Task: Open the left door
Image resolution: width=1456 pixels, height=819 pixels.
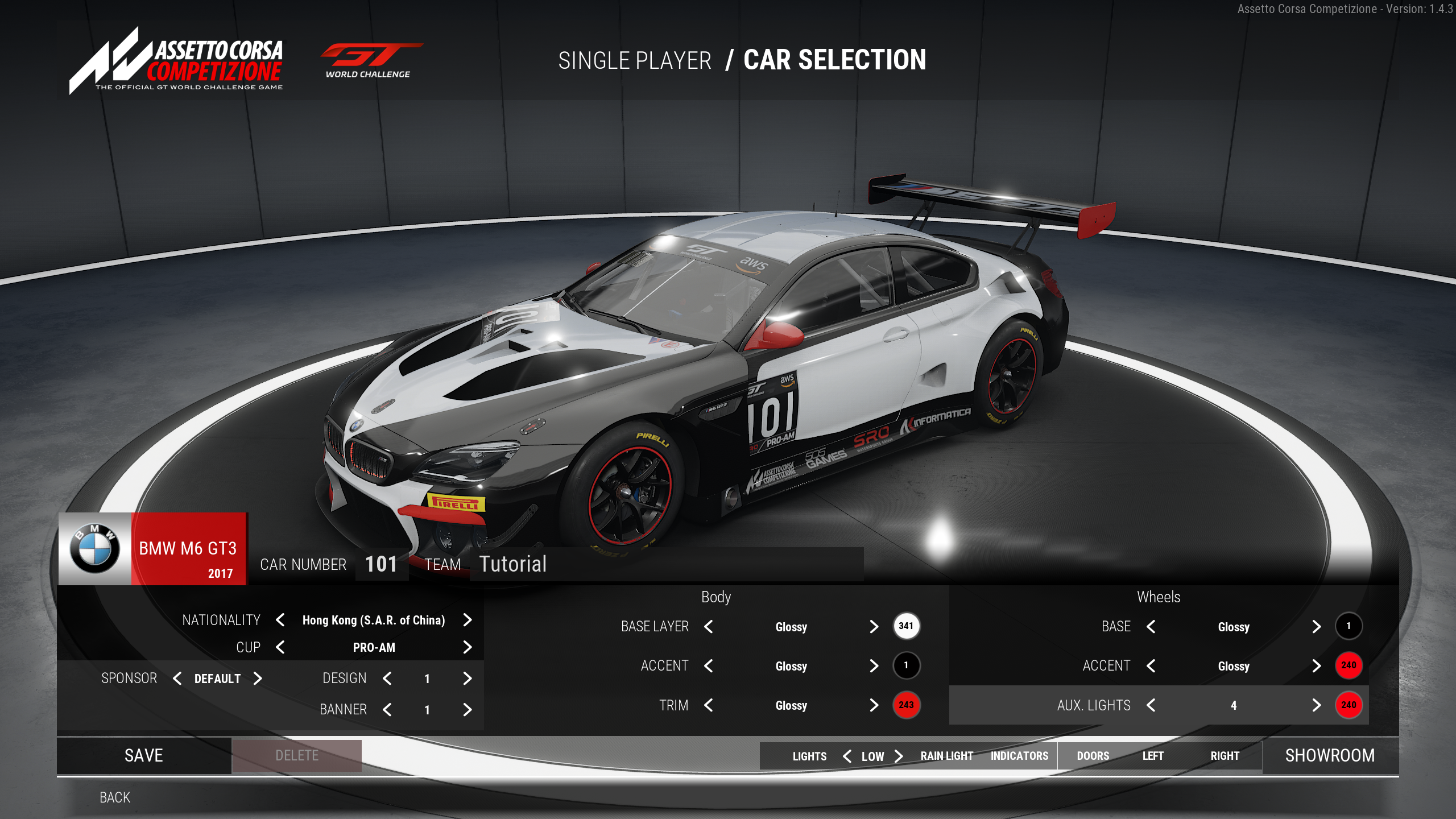Action: (1153, 756)
